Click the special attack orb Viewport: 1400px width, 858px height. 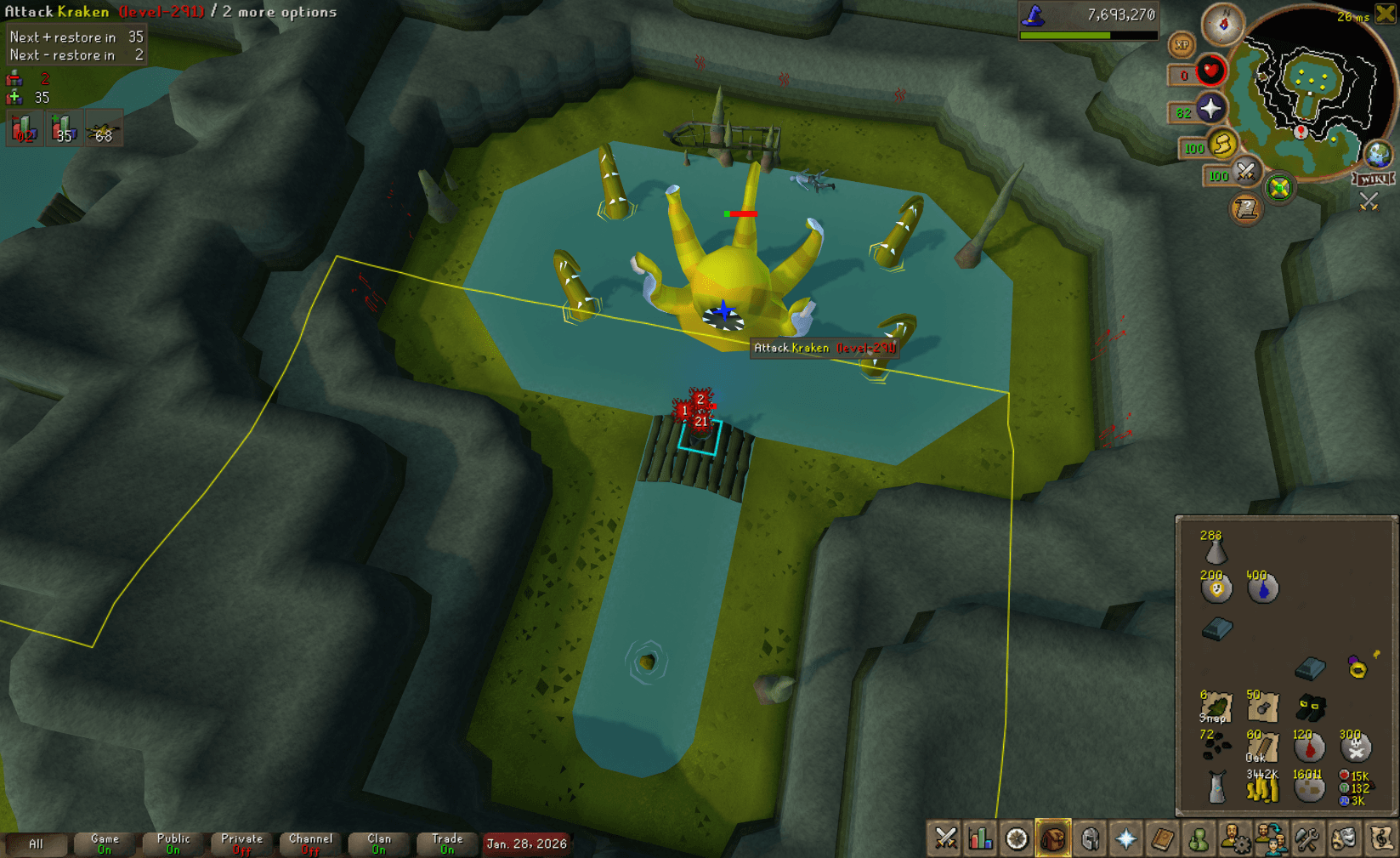pos(1247,175)
